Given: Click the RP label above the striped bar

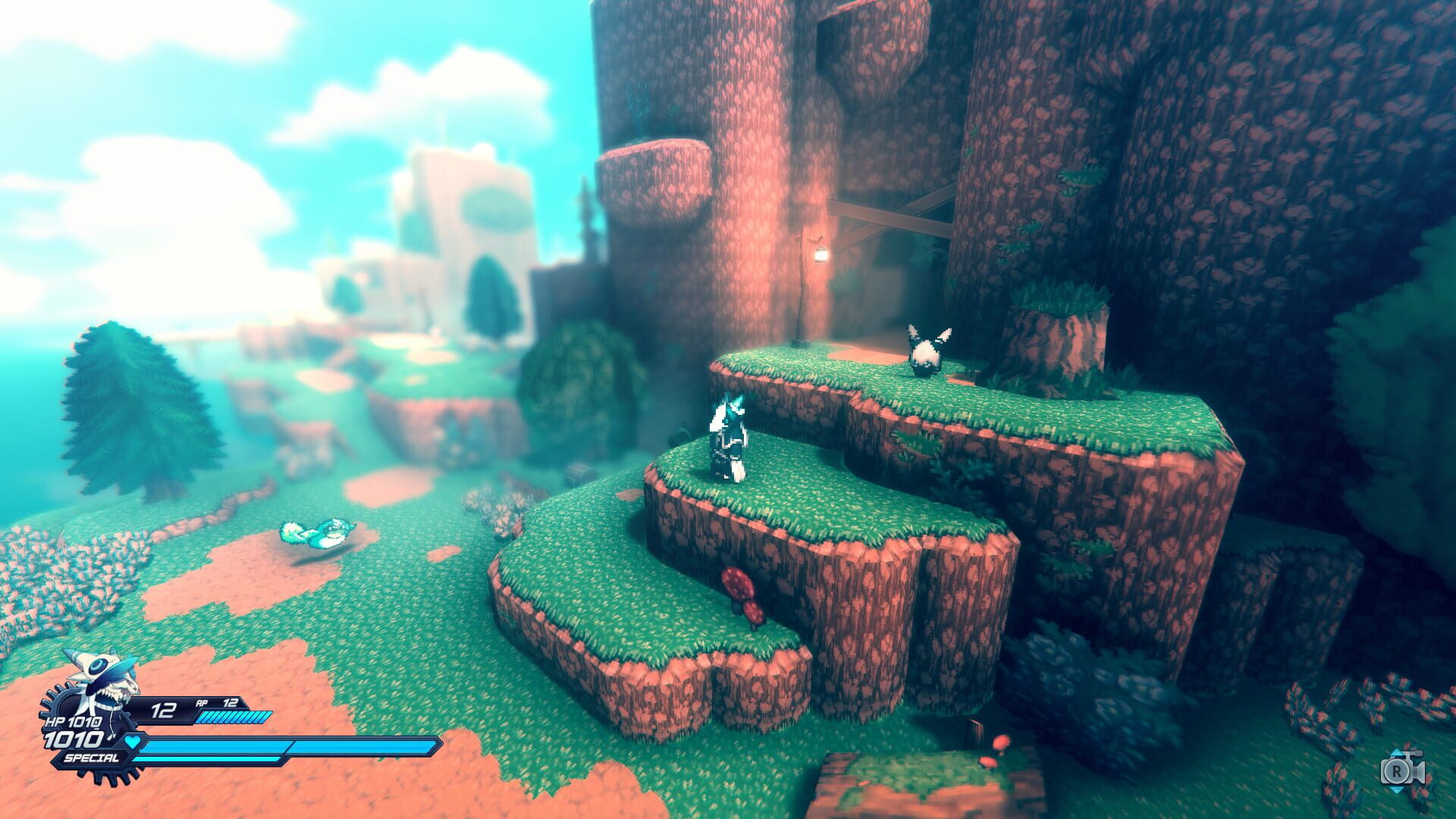Looking at the screenshot, I should point(202,704).
